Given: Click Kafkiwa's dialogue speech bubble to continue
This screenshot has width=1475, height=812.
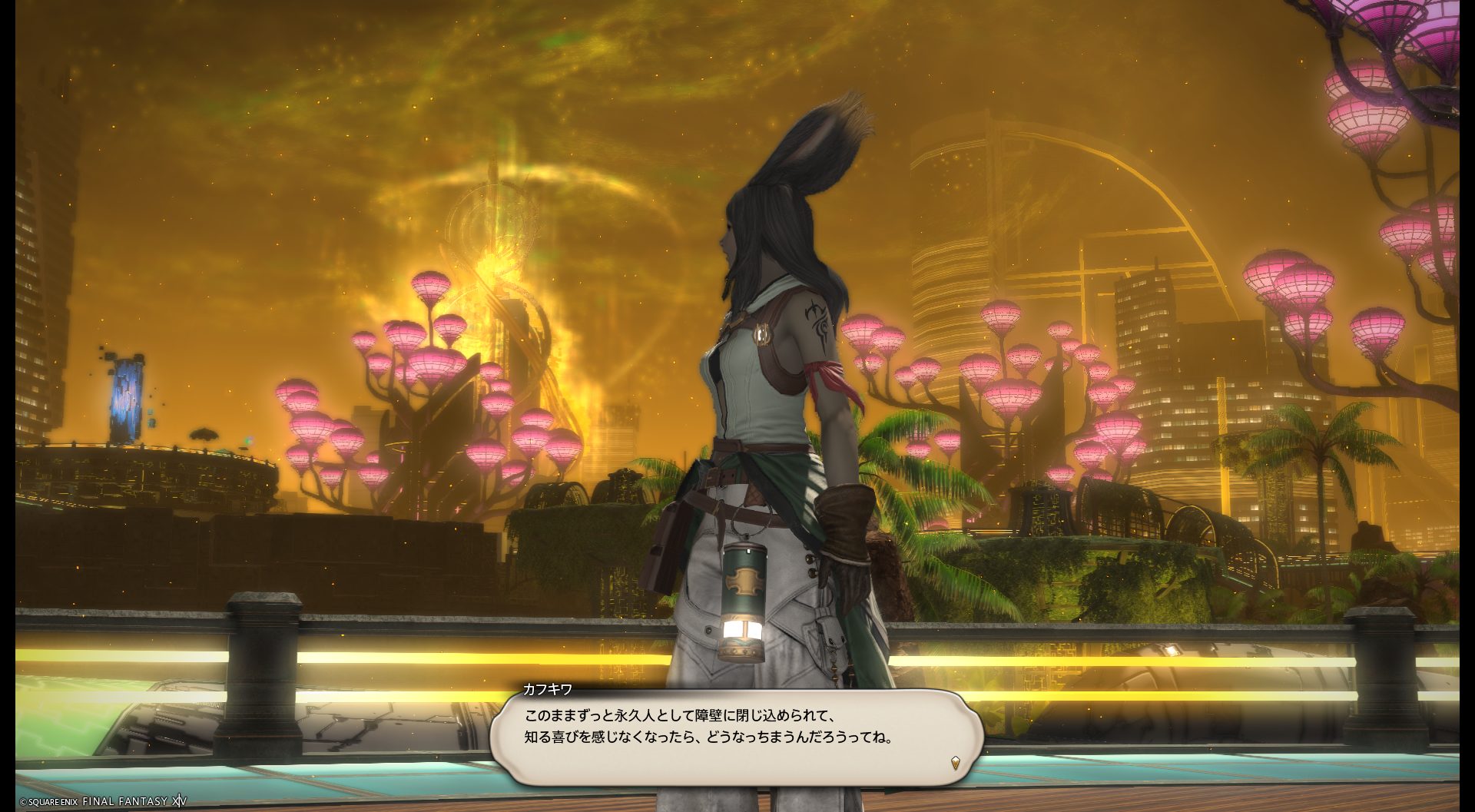Looking at the screenshot, I should click(736, 737).
